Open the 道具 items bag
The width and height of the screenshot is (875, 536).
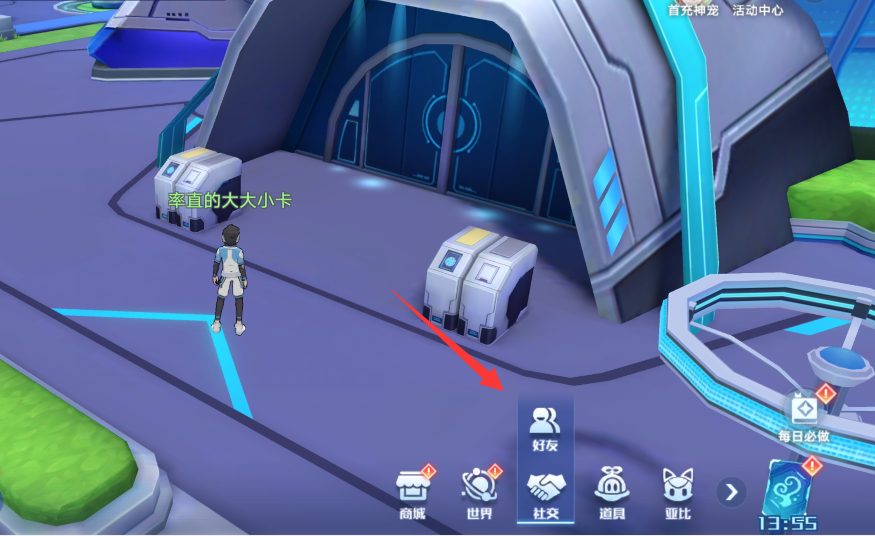click(611, 494)
